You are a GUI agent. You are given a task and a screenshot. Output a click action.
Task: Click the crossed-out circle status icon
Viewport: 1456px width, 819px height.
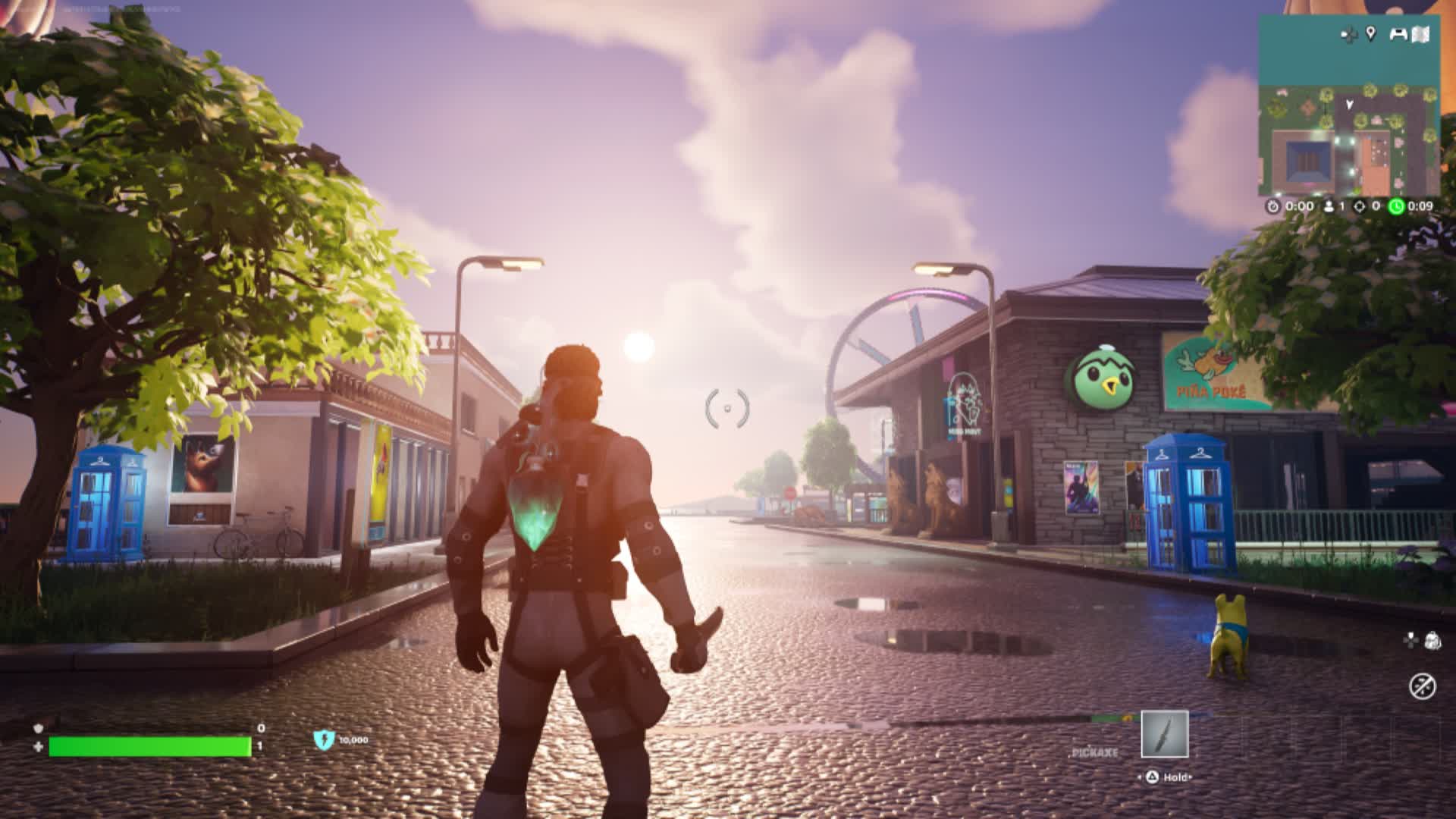point(1422,686)
